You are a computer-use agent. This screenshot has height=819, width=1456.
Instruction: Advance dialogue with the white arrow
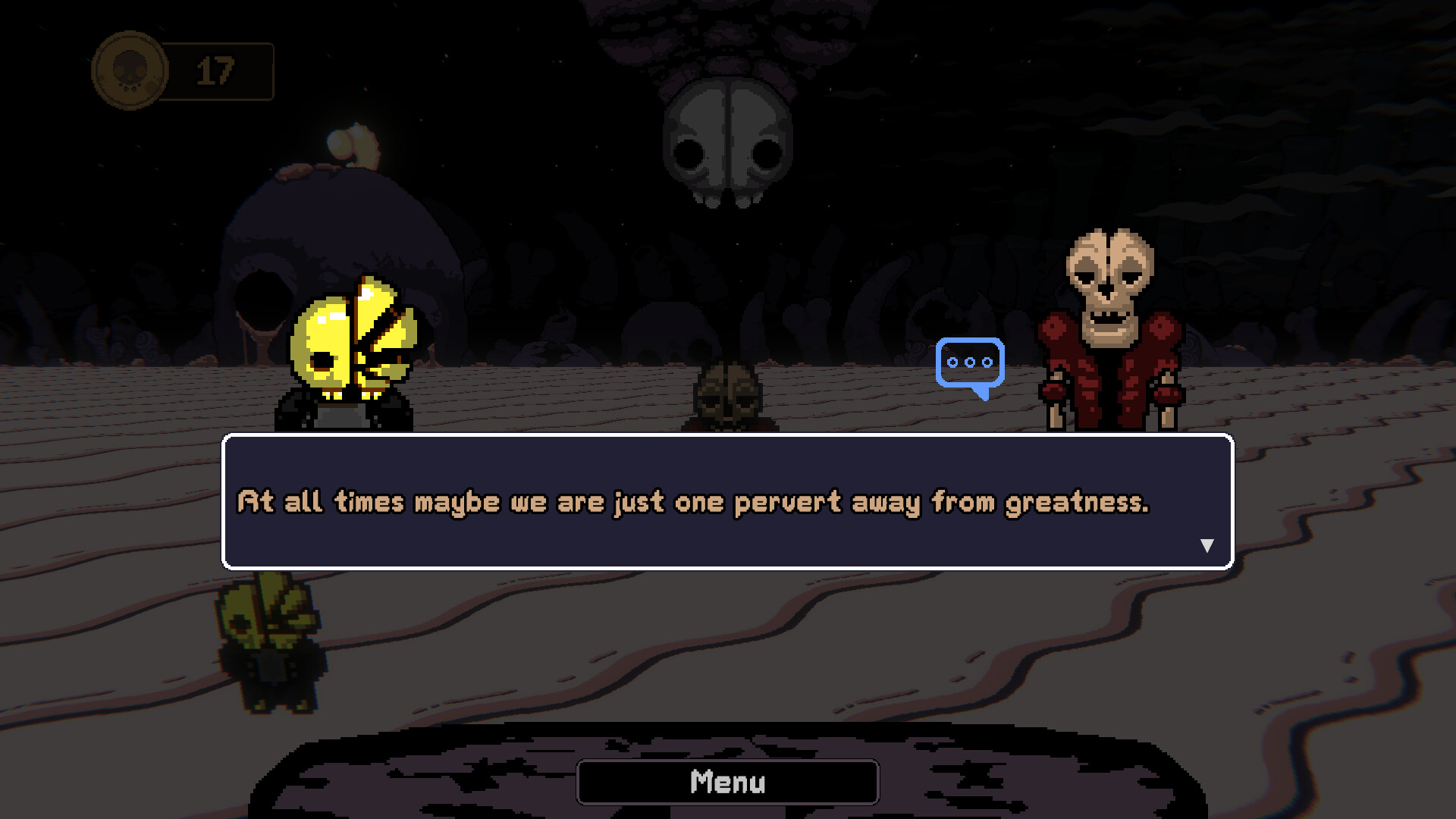pyautogui.click(x=1207, y=545)
